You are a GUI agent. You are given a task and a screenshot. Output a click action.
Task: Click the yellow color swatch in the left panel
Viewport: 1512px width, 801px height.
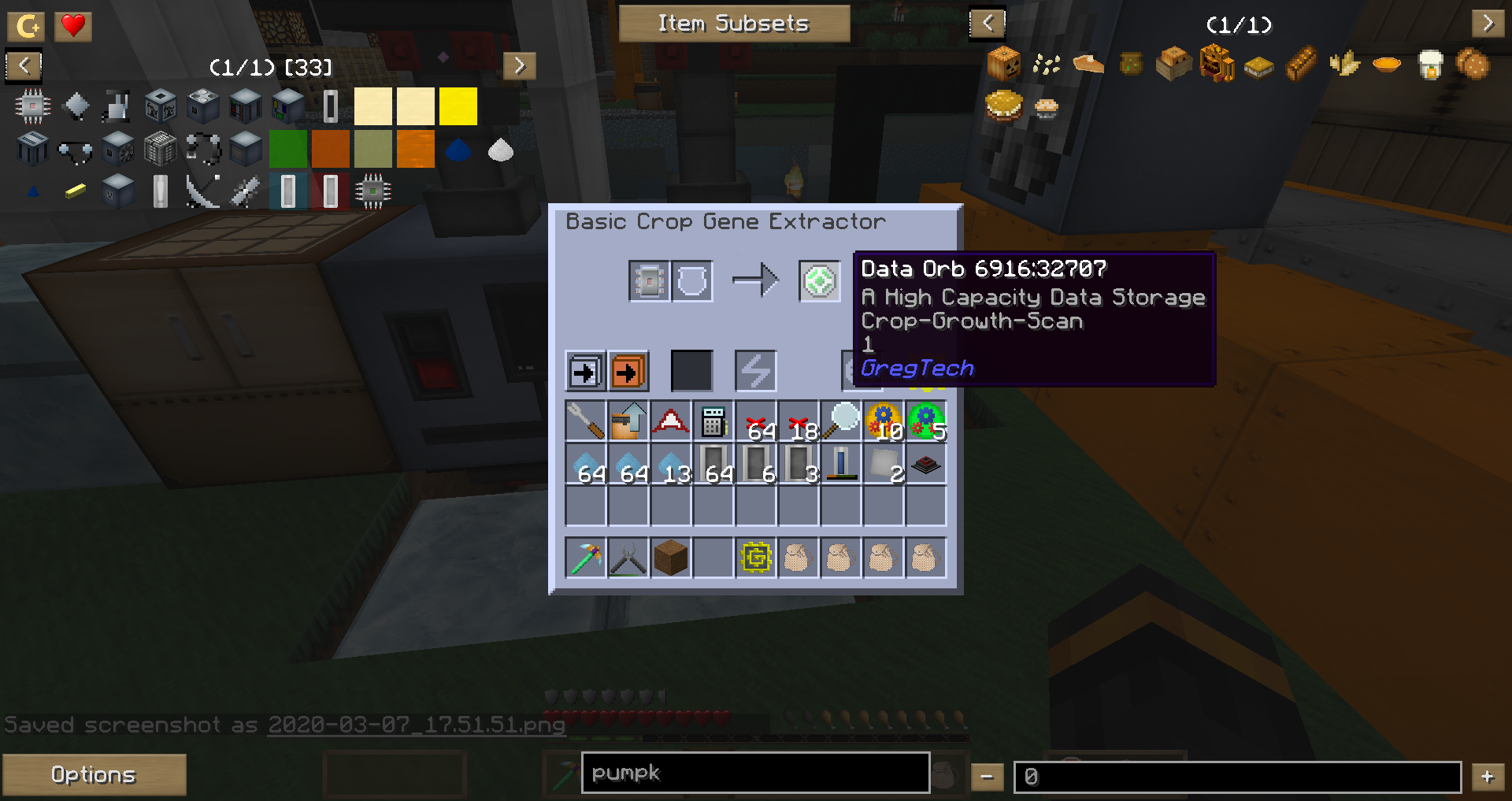pyautogui.click(x=457, y=106)
